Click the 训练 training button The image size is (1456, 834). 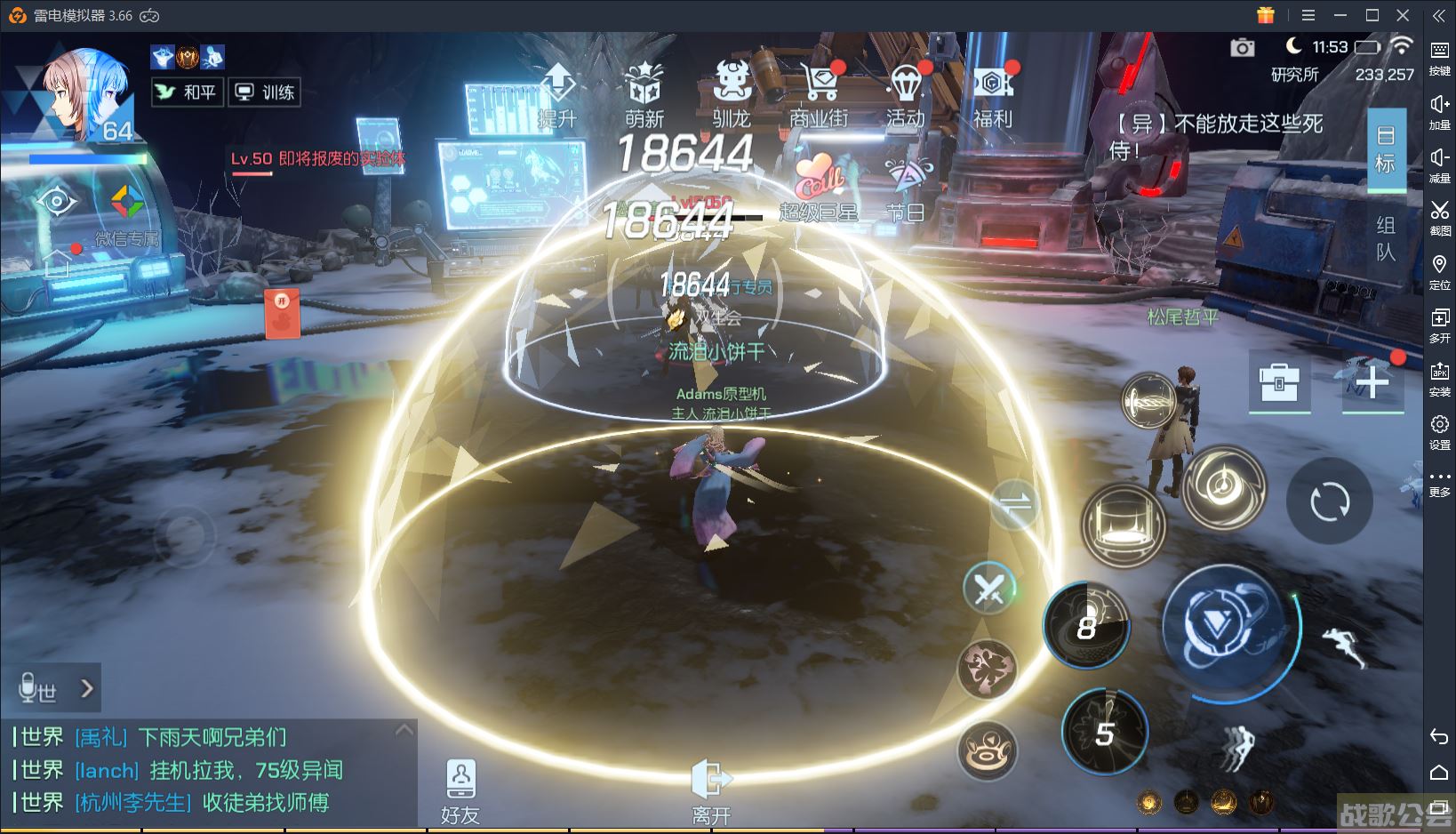[x=265, y=92]
